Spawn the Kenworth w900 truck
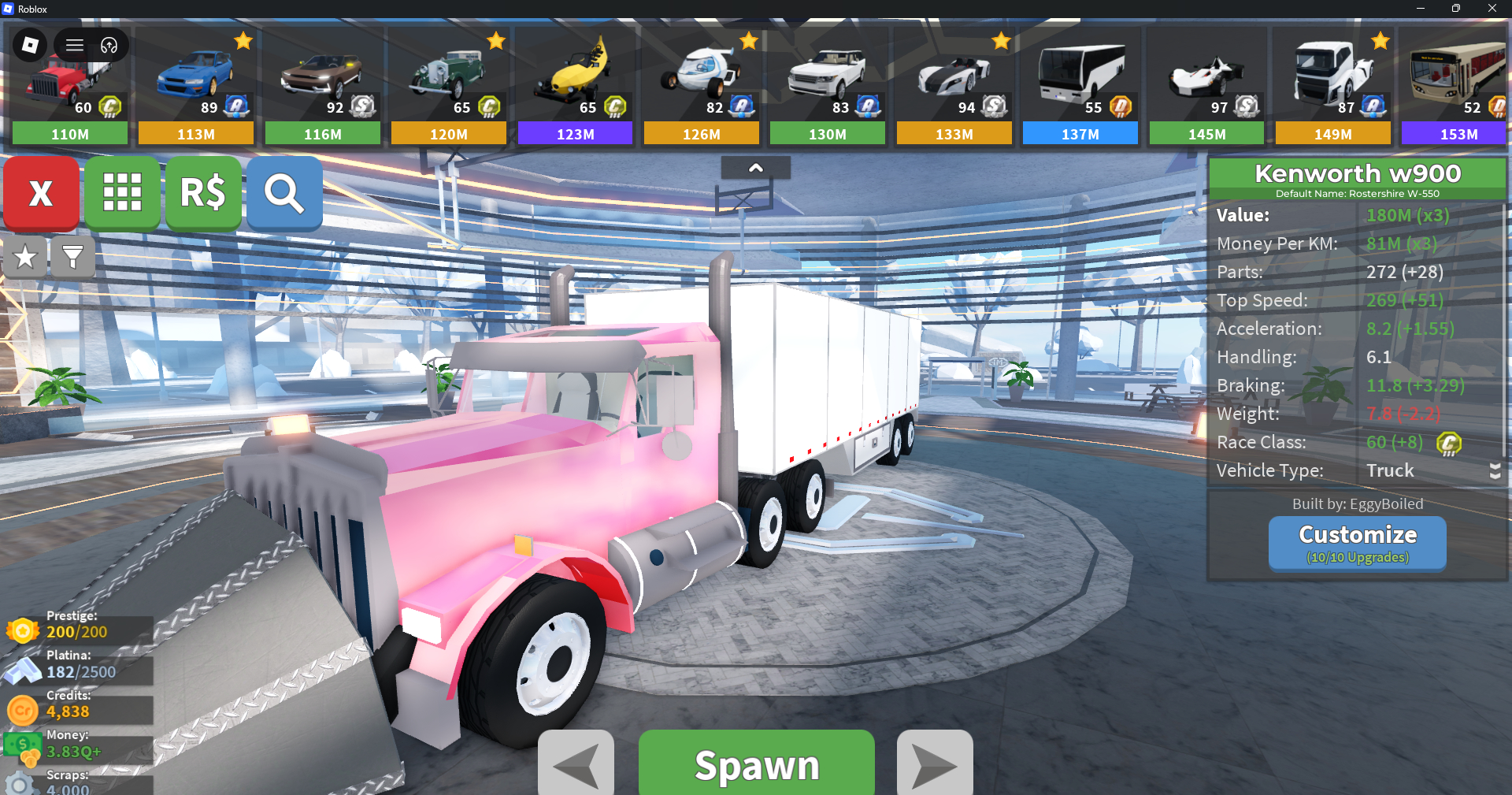Image resolution: width=1512 pixels, height=795 pixels. (x=756, y=764)
